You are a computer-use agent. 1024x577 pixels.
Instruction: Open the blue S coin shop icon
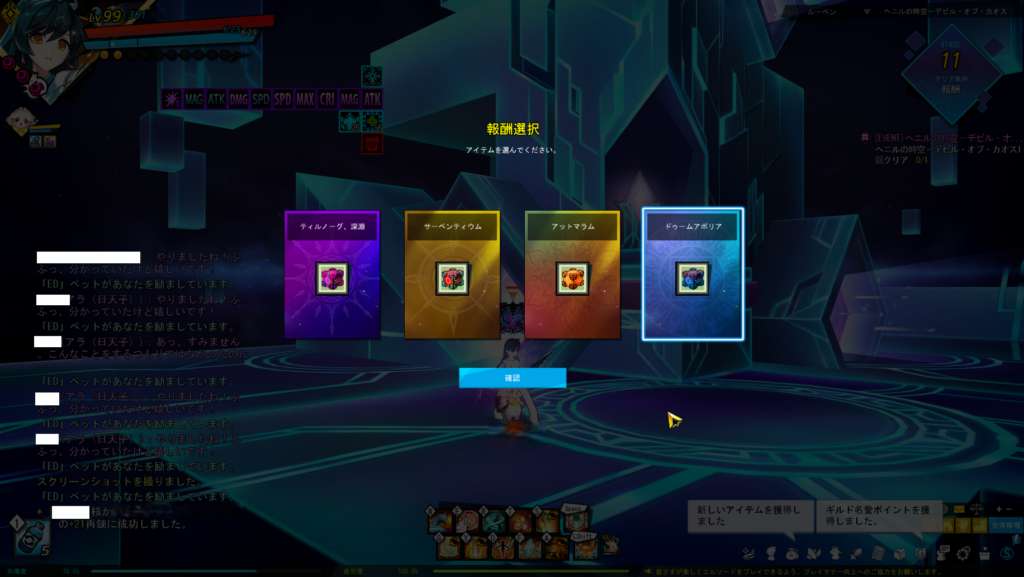coord(1008,553)
